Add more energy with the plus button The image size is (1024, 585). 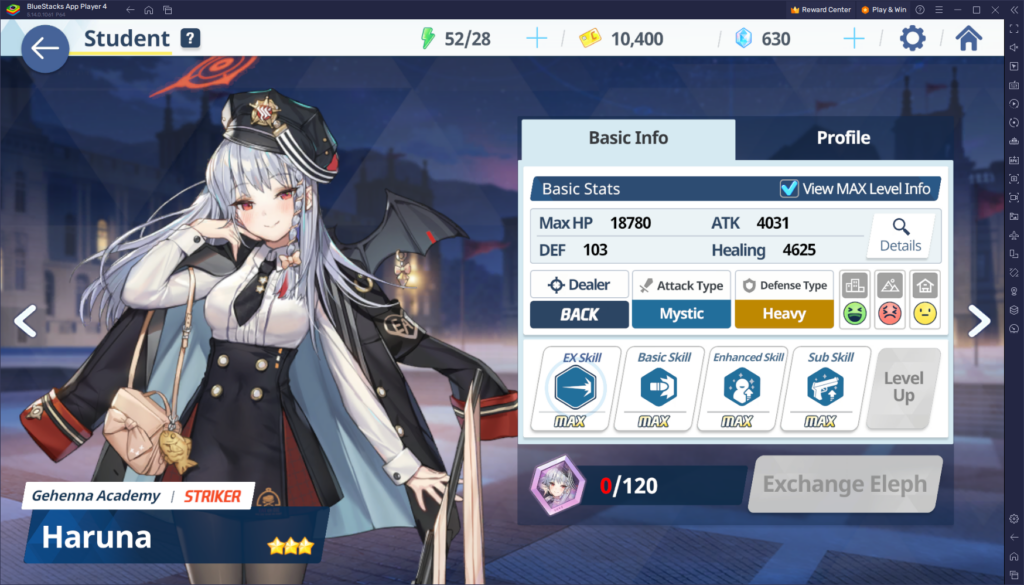click(537, 39)
